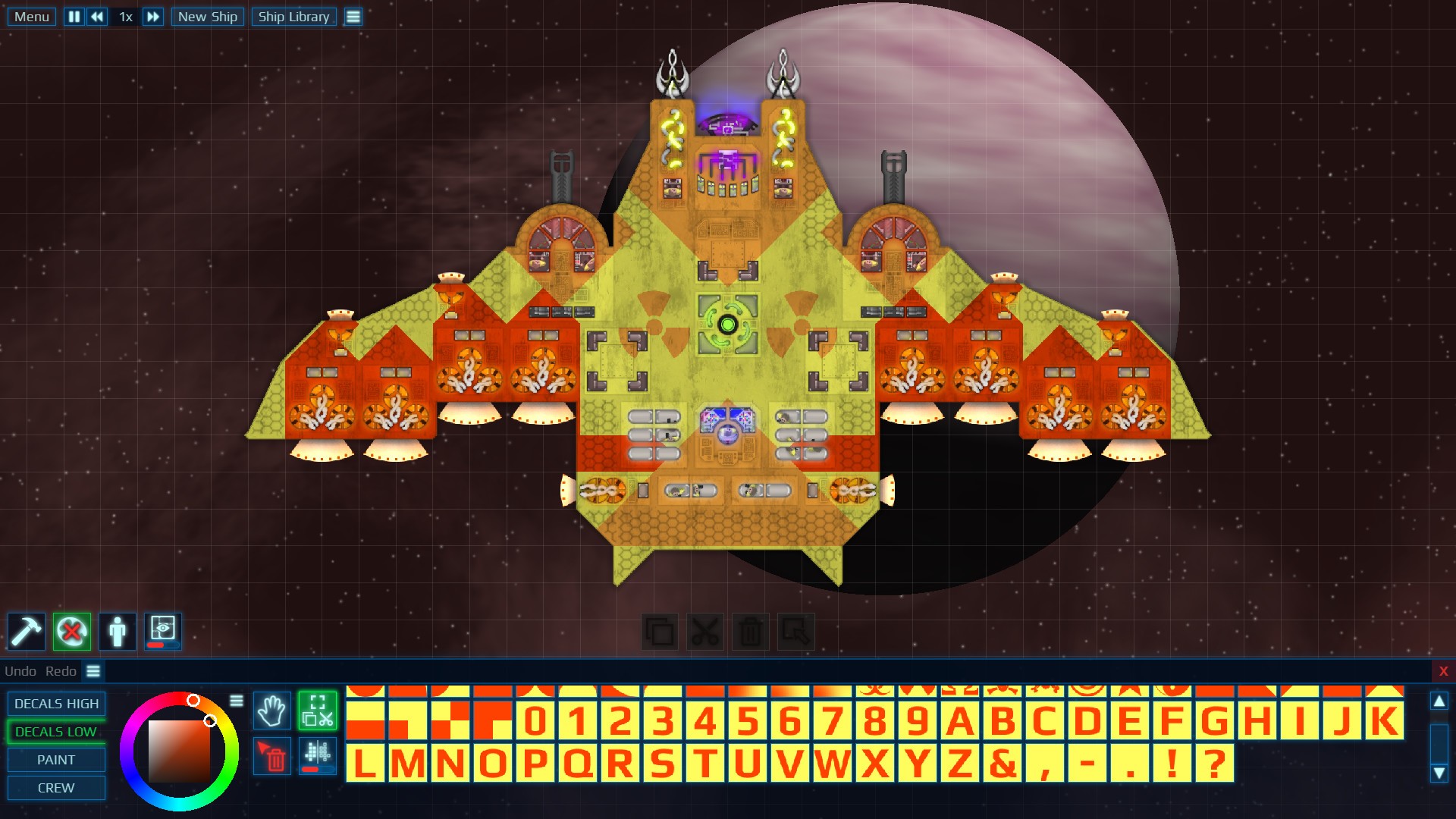Screen dimensions: 1456x819
Task: Increase game speed with fast-forward icon
Action: [x=153, y=16]
